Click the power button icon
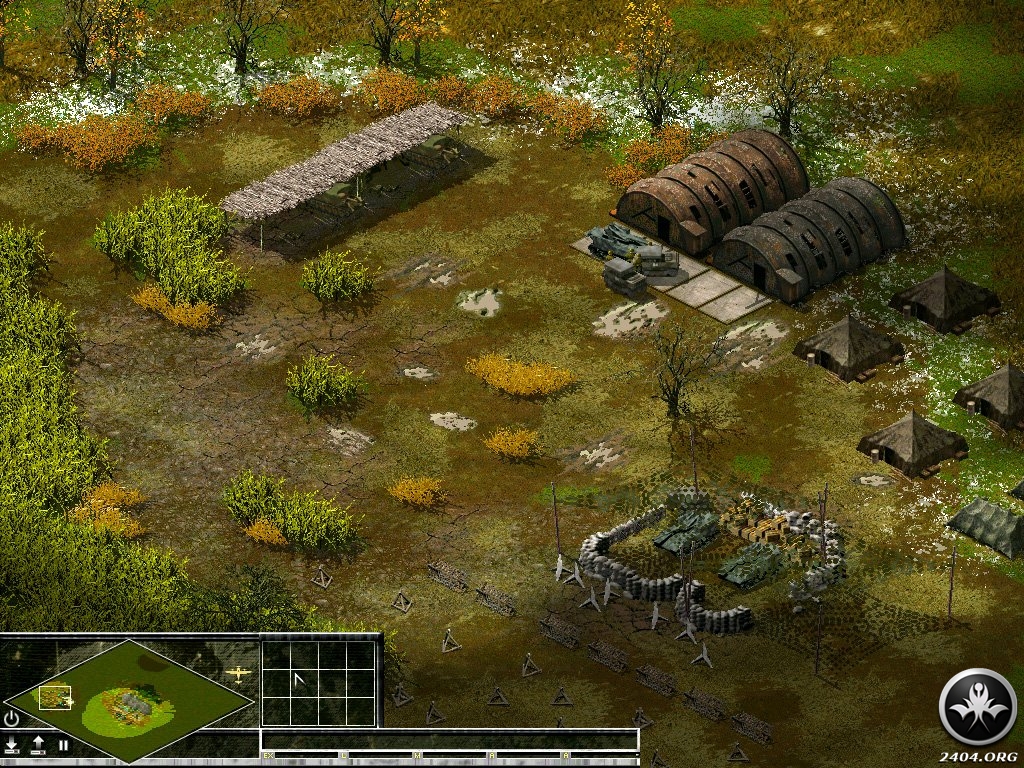1024x768 pixels. click(x=12, y=718)
